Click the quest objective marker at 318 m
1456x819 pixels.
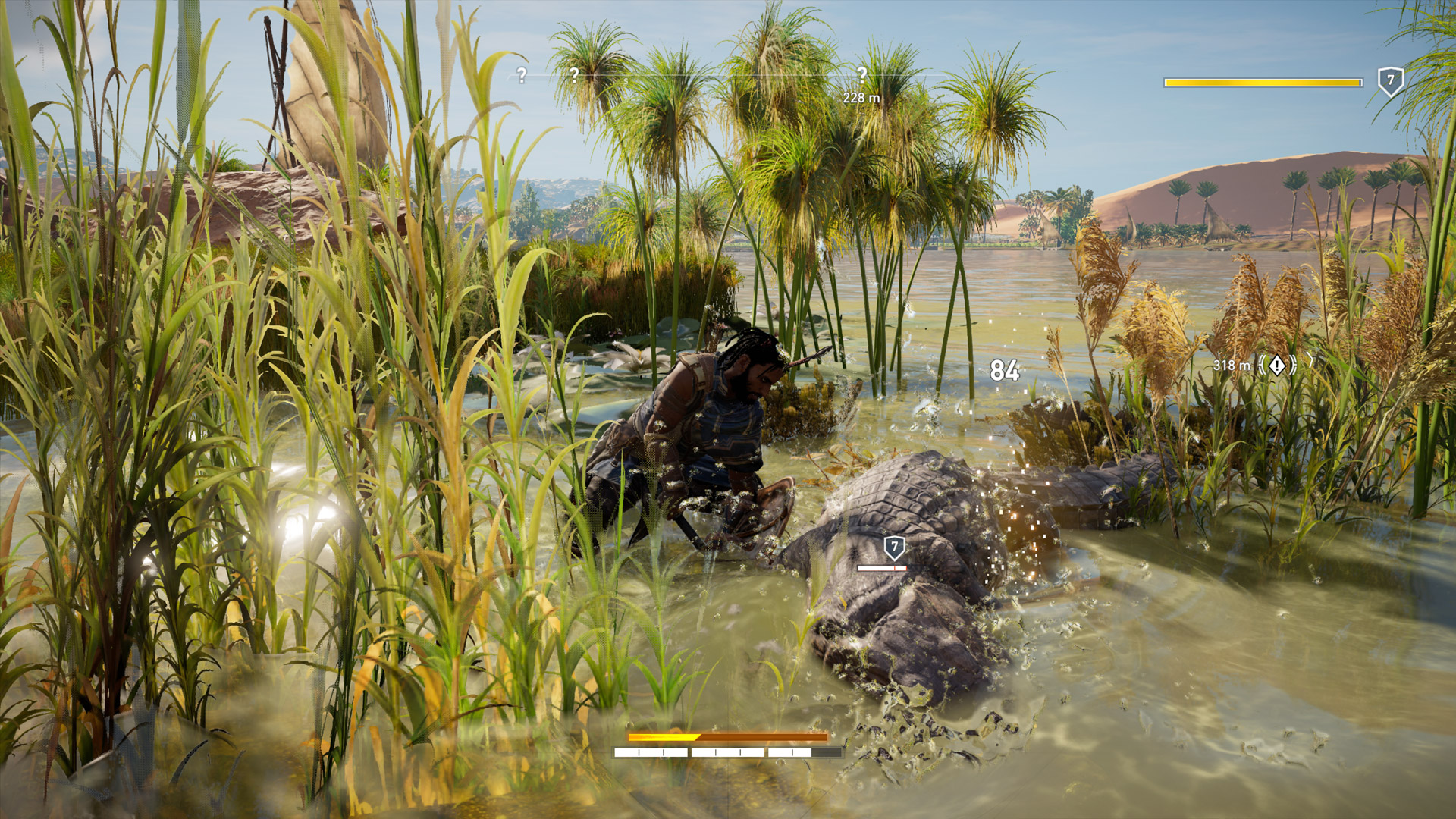tap(1277, 366)
